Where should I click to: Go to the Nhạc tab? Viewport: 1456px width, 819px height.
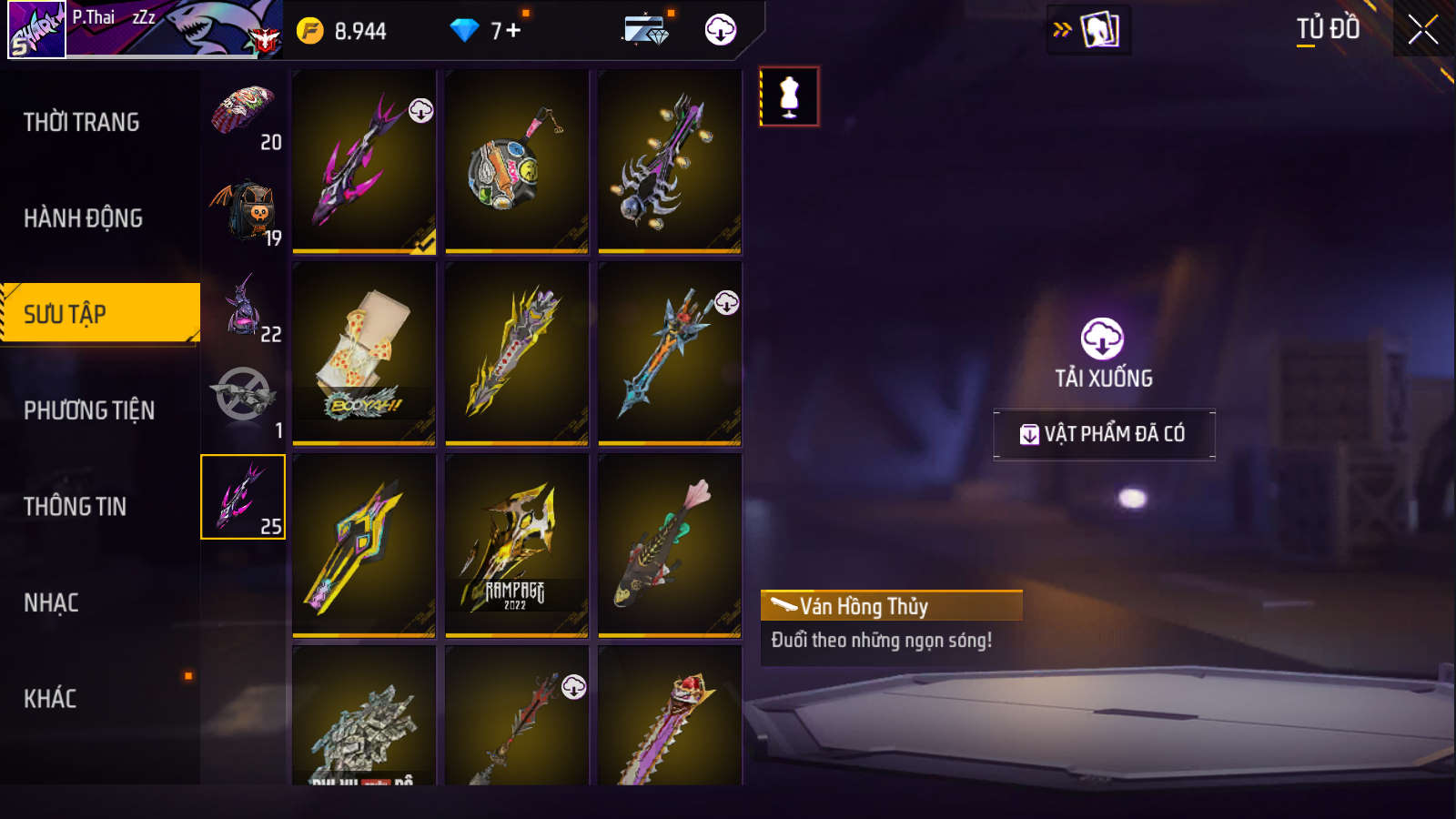[x=51, y=602]
